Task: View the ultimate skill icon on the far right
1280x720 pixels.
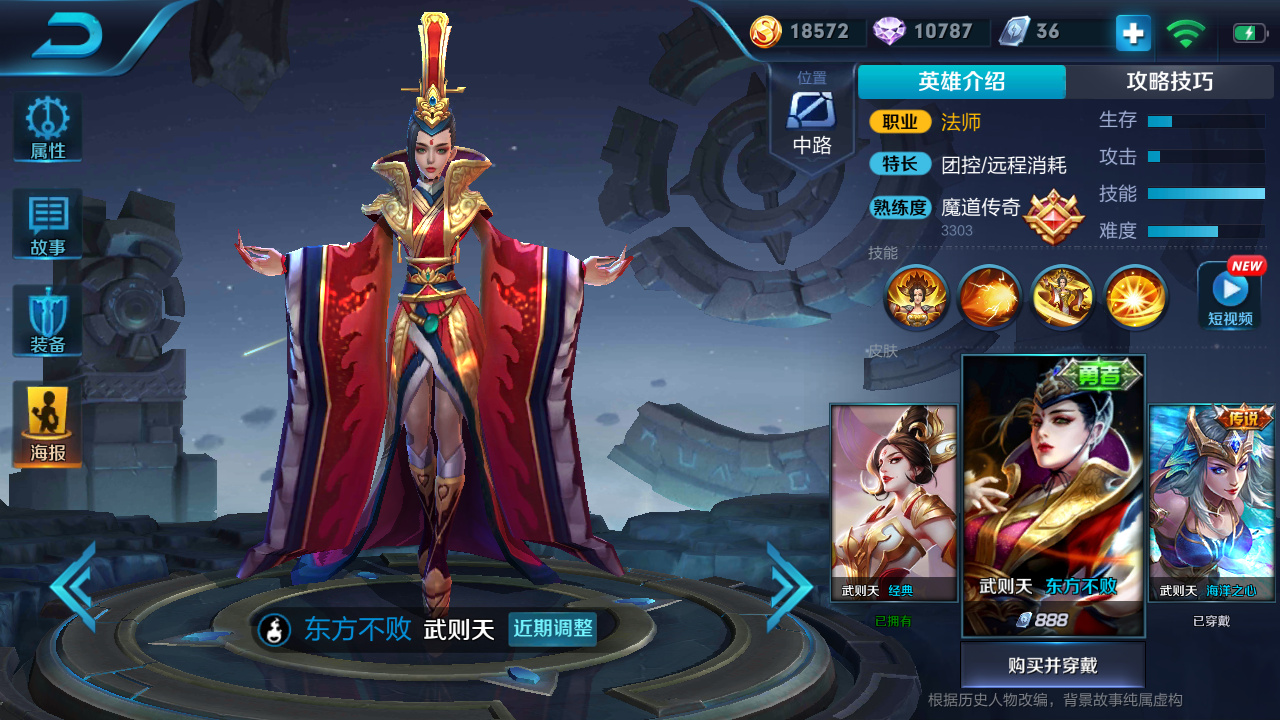Action: 1135,297
